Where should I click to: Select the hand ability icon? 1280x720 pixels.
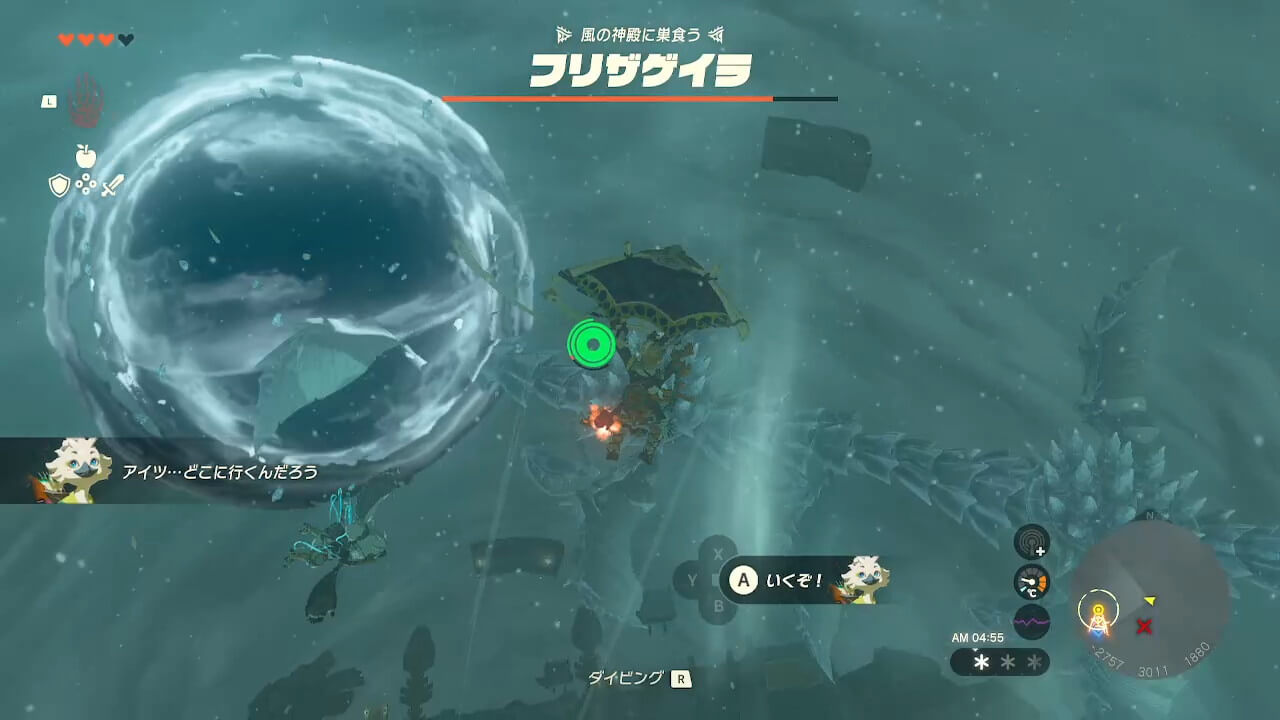85,100
